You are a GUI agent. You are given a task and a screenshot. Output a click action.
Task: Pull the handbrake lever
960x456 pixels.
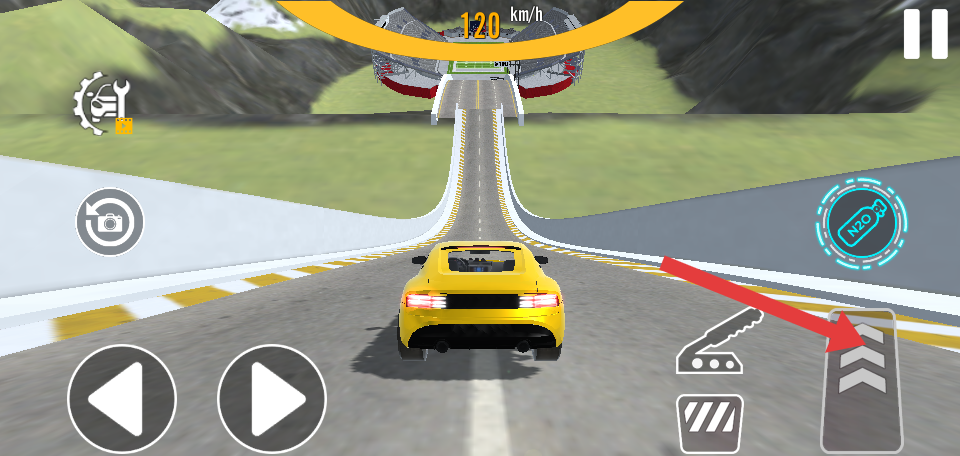(x=718, y=343)
